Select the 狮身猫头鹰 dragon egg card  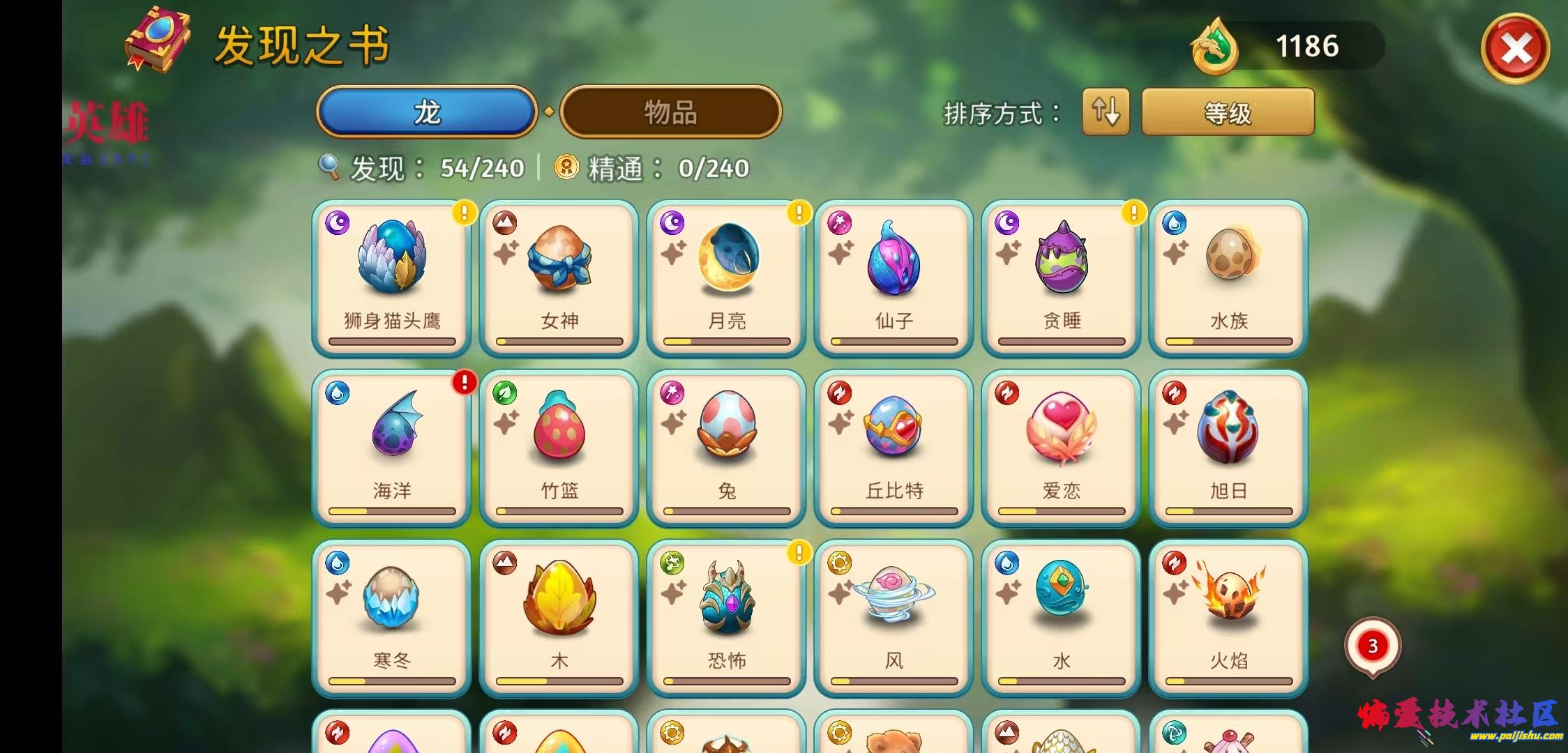[391, 279]
